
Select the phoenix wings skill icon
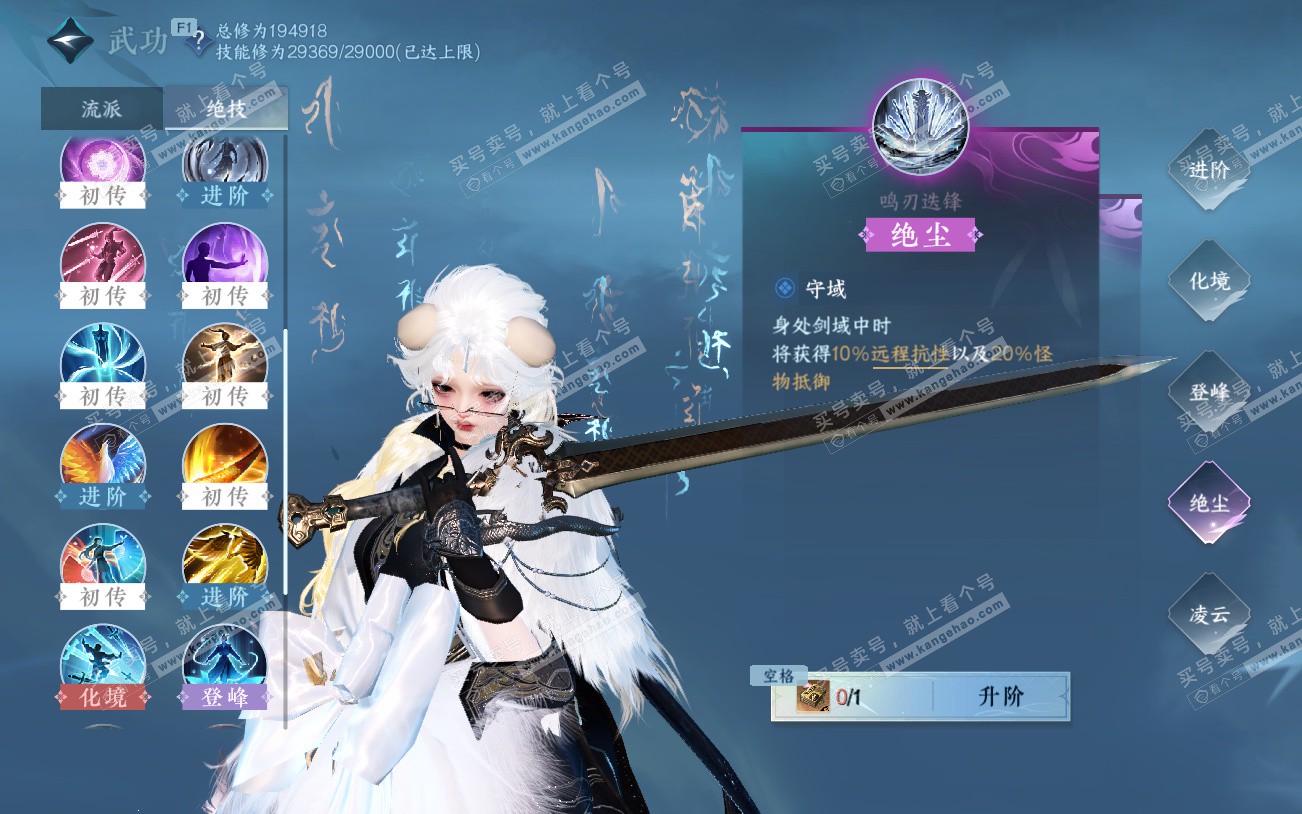pos(103,460)
